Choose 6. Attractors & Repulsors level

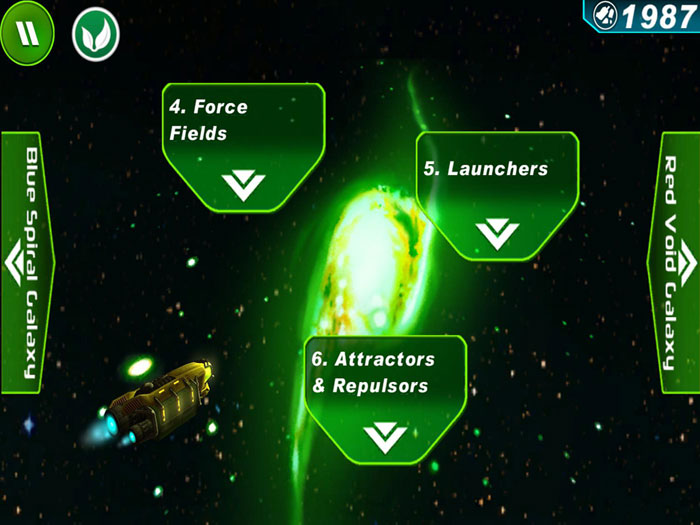coord(385,400)
